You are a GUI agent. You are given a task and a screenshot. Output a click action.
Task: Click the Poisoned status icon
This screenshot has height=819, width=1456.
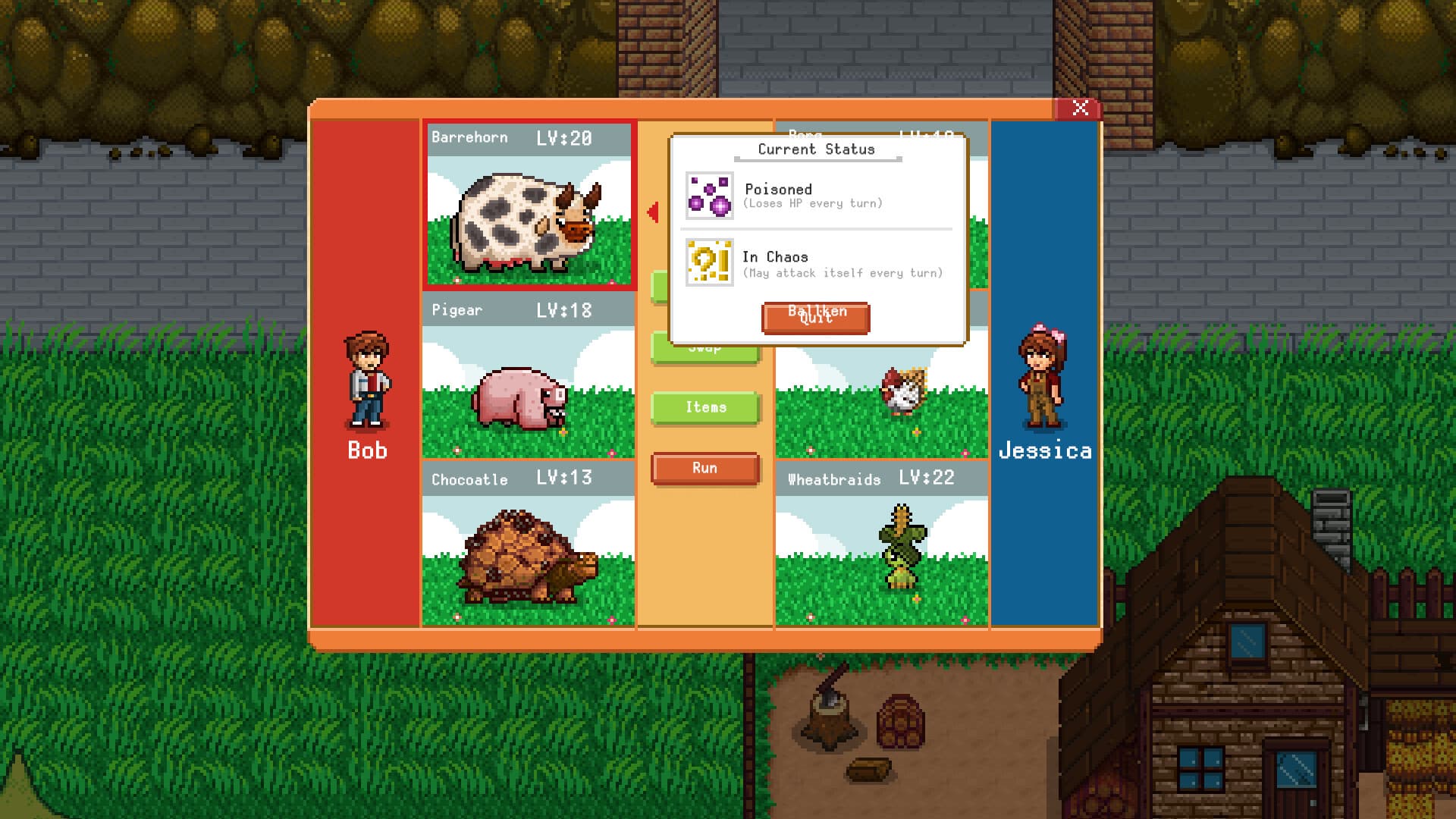pyautogui.click(x=710, y=197)
